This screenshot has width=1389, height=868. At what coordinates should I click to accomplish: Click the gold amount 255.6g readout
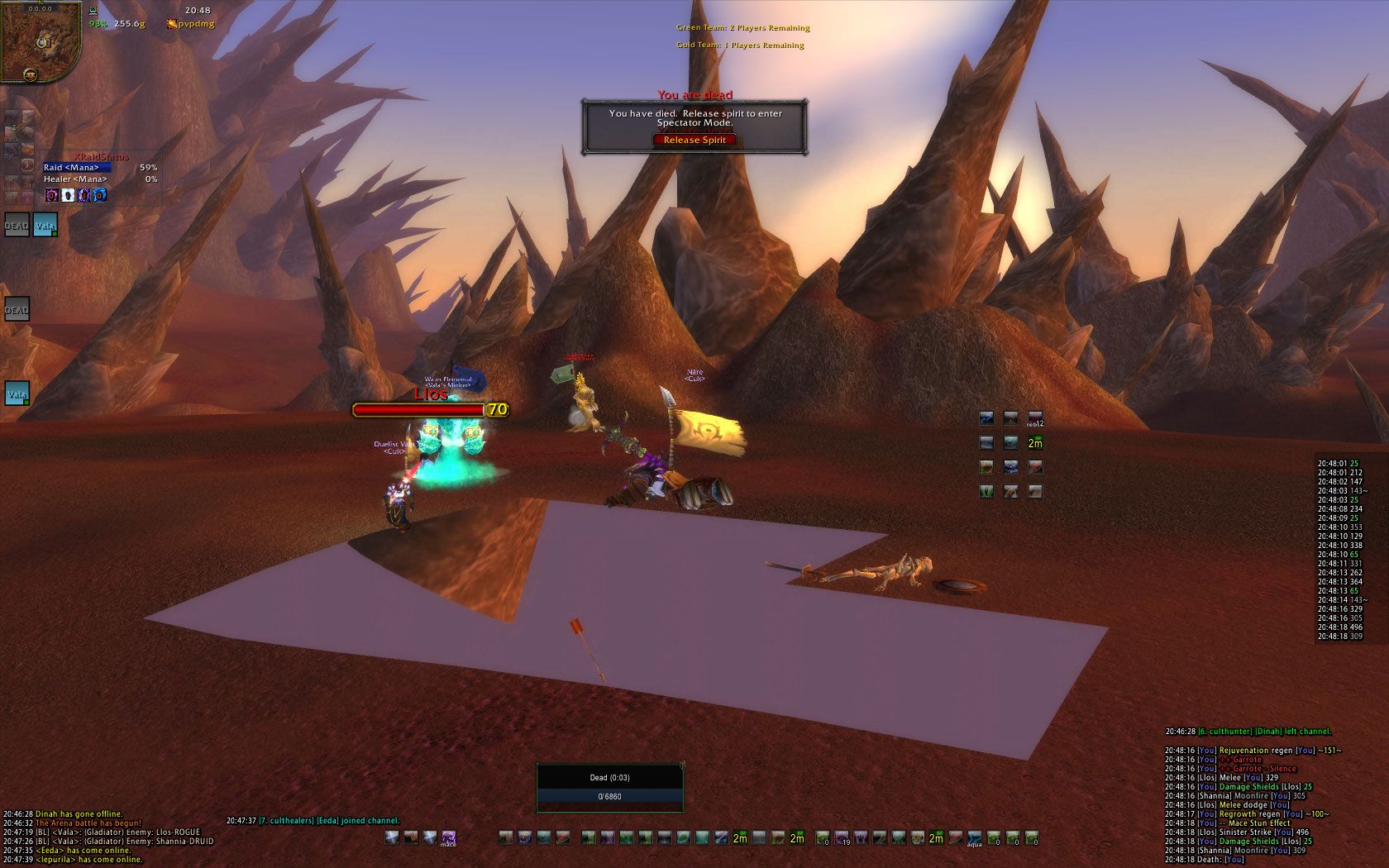tap(129, 24)
